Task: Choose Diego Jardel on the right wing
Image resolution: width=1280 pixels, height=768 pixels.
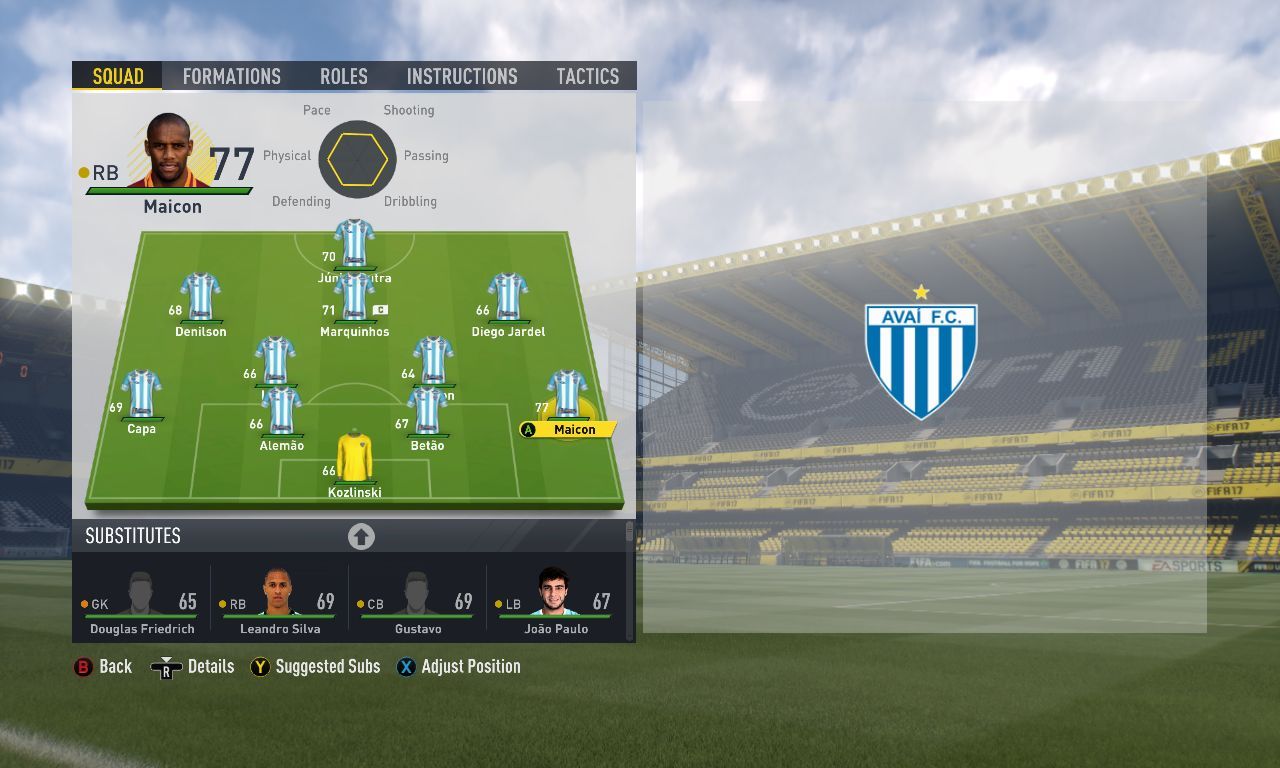Action: (x=508, y=296)
